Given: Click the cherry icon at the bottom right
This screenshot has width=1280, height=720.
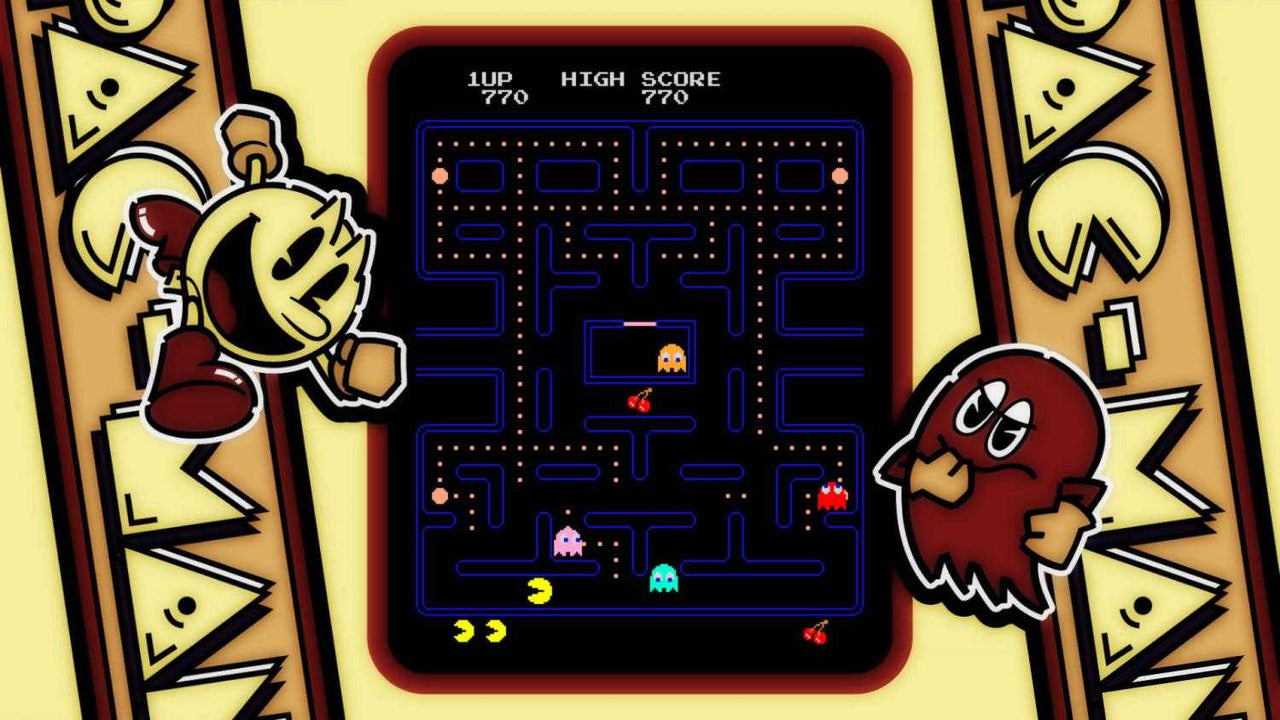Looking at the screenshot, I should (x=816, y=631).
